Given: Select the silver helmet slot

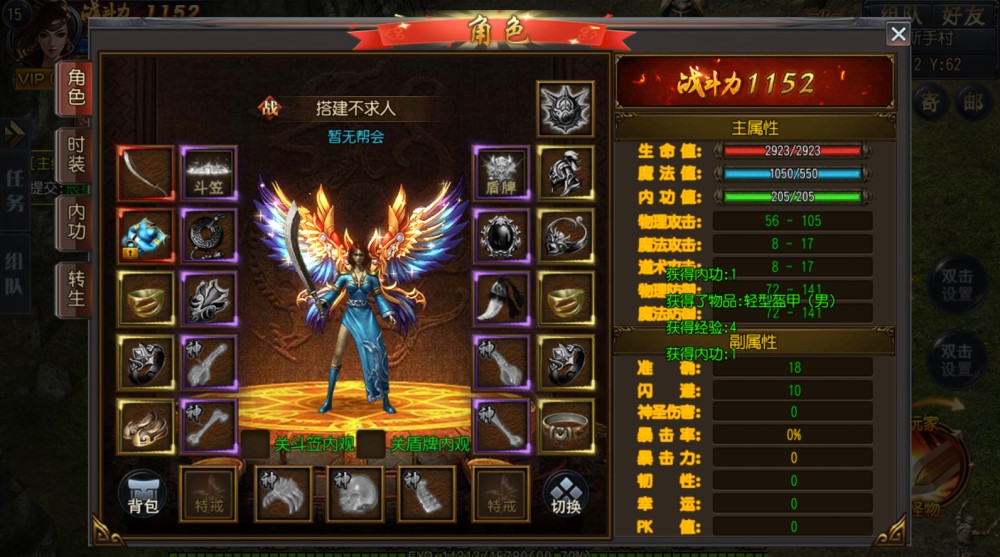Looking at the screenshot, I should tap(565, 173).
